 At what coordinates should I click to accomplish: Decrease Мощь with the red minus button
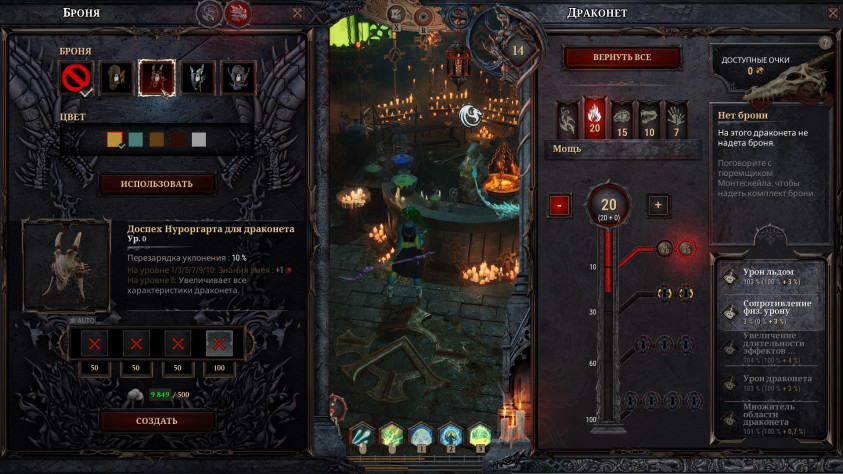[x=559, y=205]
